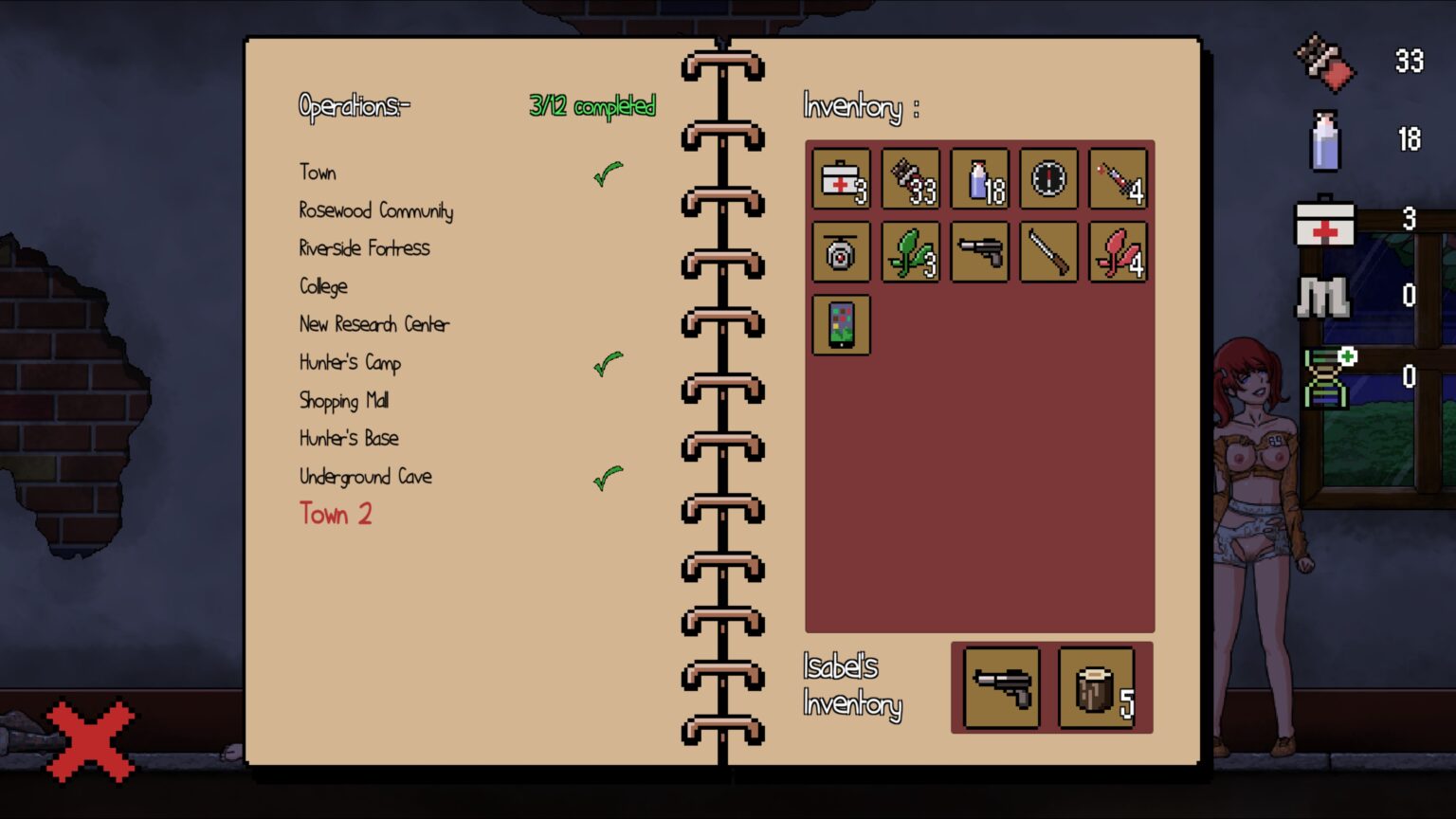Select the water bottle item with 18 count
1456x819 pixels.
[979, 180]
